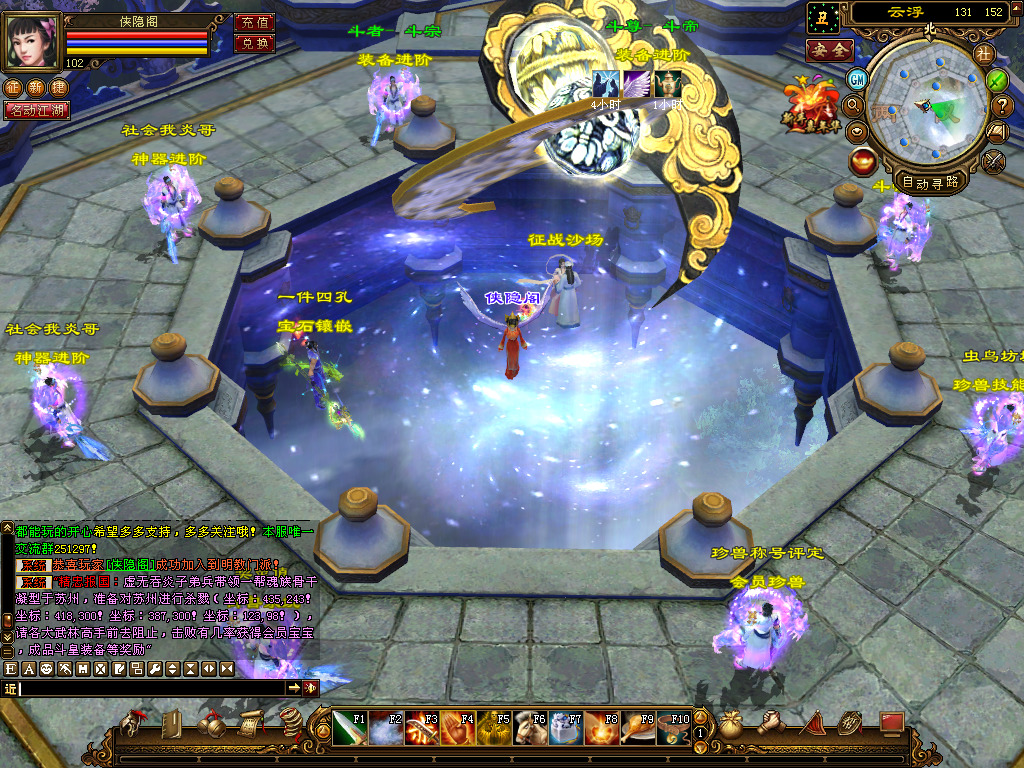1024x768 pixels.
Task: Click the 充值 recharge button
Action: click(254, 22)
